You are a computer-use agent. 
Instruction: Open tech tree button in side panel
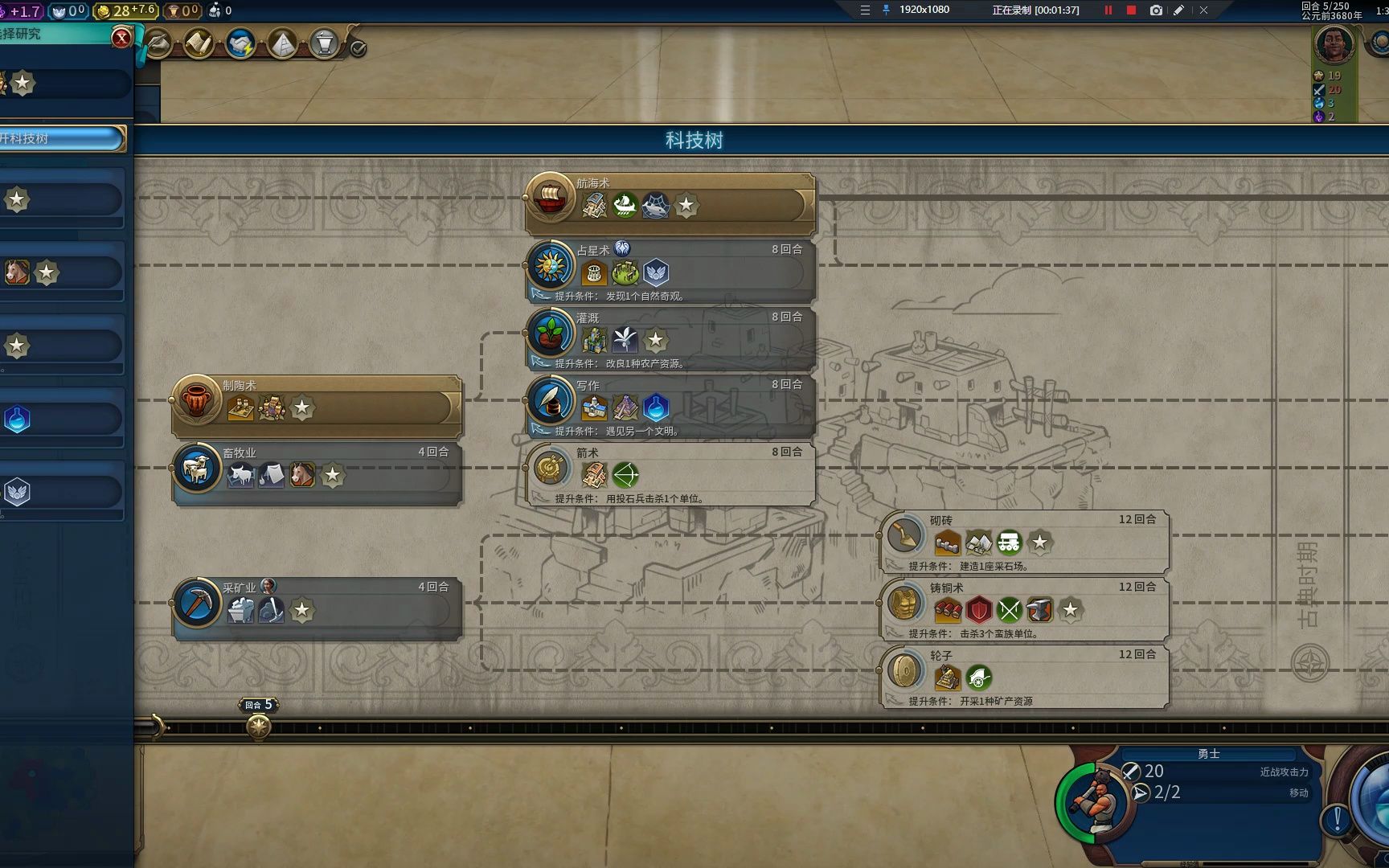pyautogui.click(x=61, y=138)
